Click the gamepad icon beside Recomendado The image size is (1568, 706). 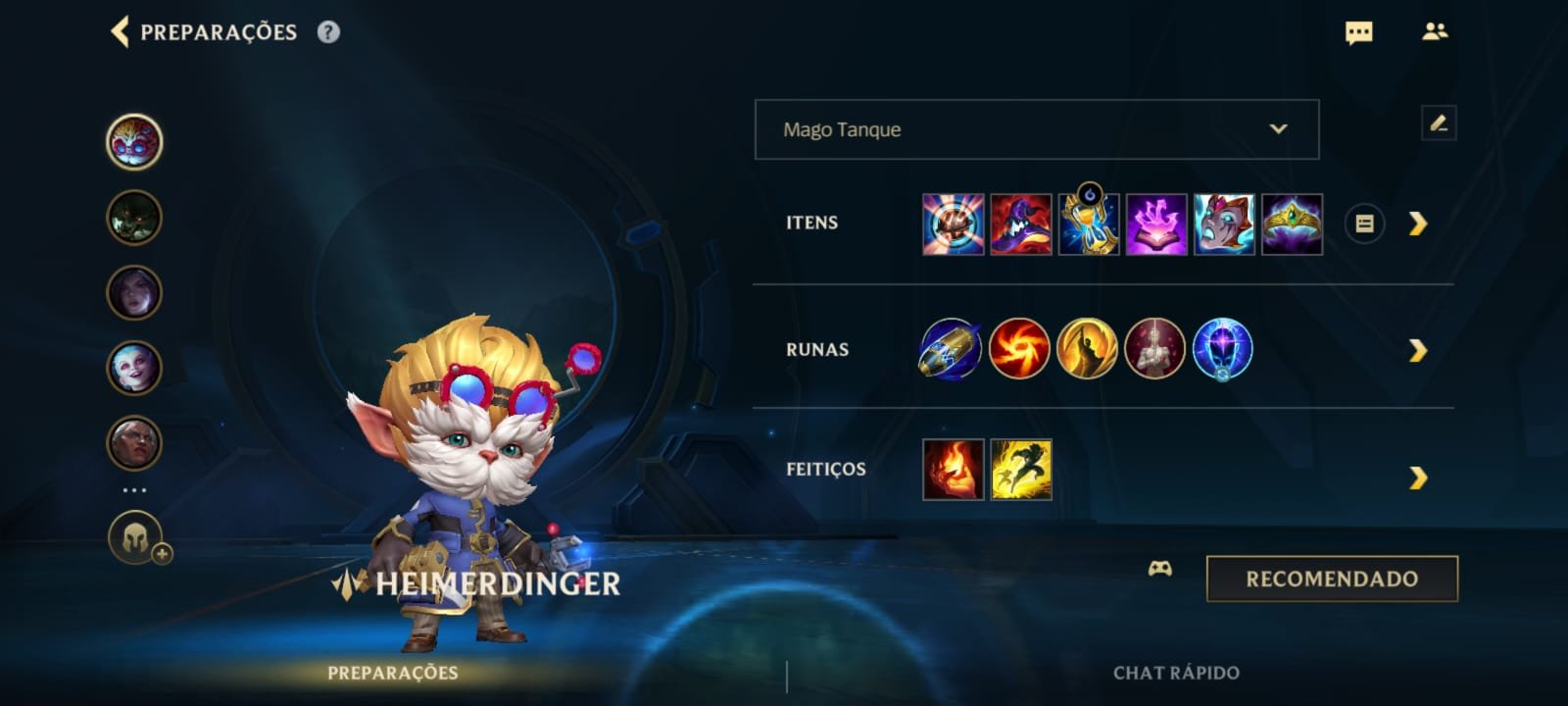(1161, 570)
